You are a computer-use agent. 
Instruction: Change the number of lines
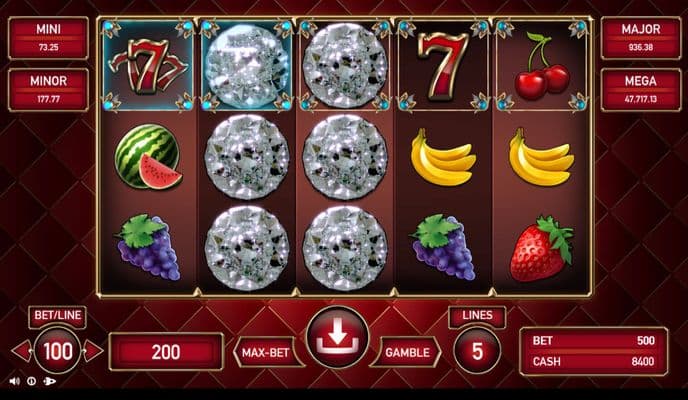point(477,351)
